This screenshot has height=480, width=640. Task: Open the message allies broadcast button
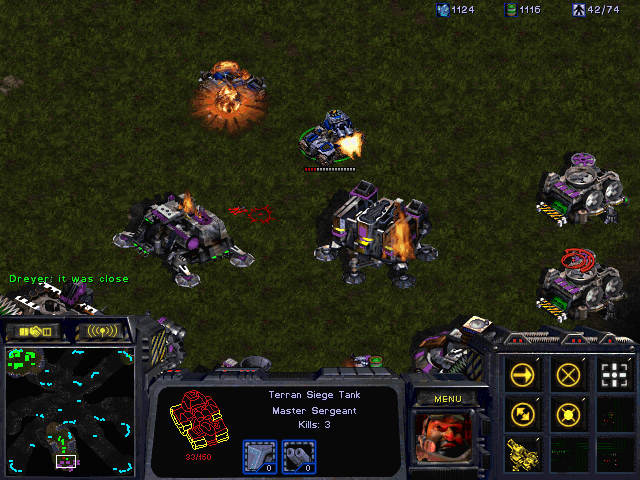click(102, 331)
